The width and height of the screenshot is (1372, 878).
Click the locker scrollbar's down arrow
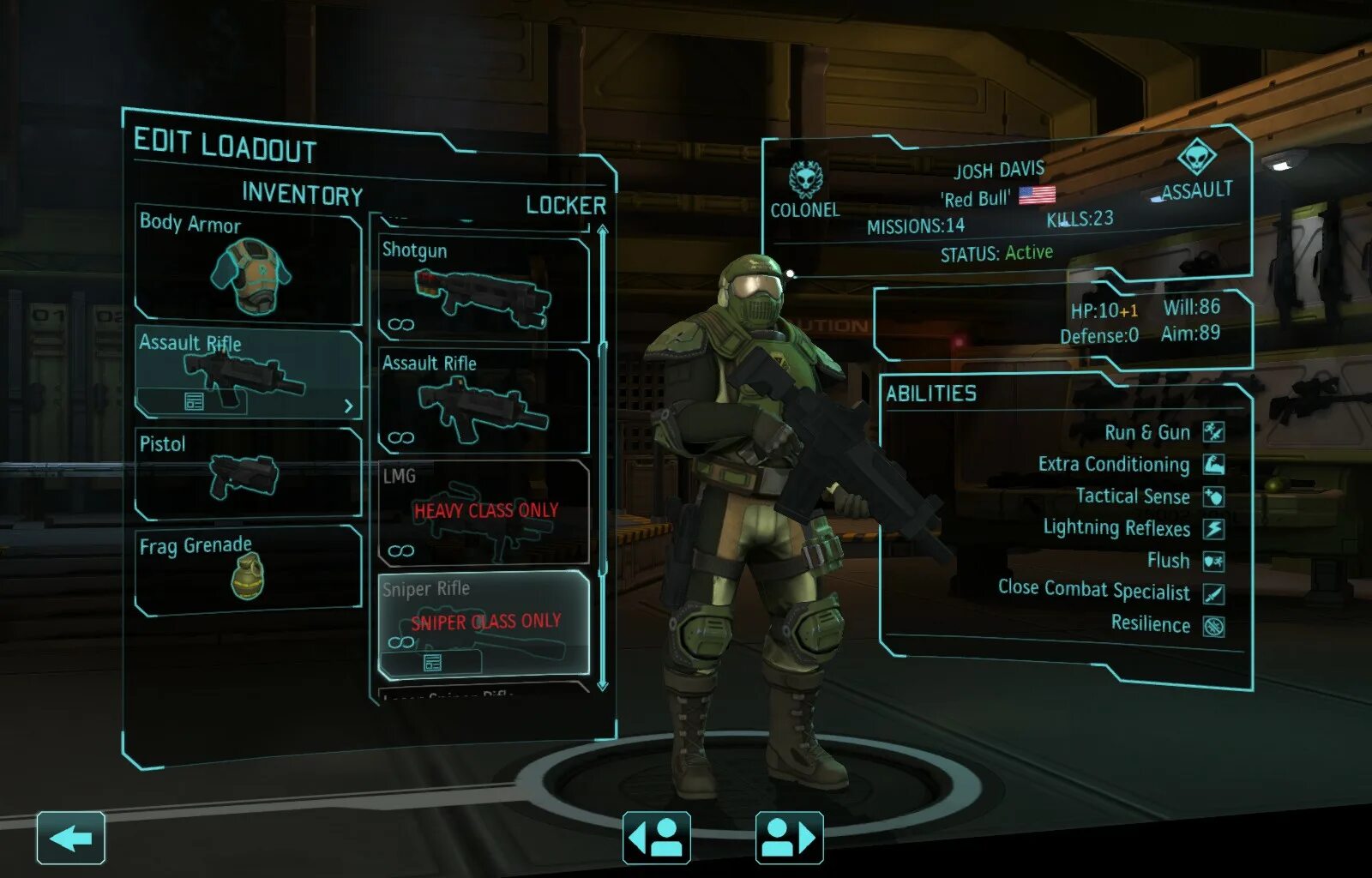tap(603, 684)
